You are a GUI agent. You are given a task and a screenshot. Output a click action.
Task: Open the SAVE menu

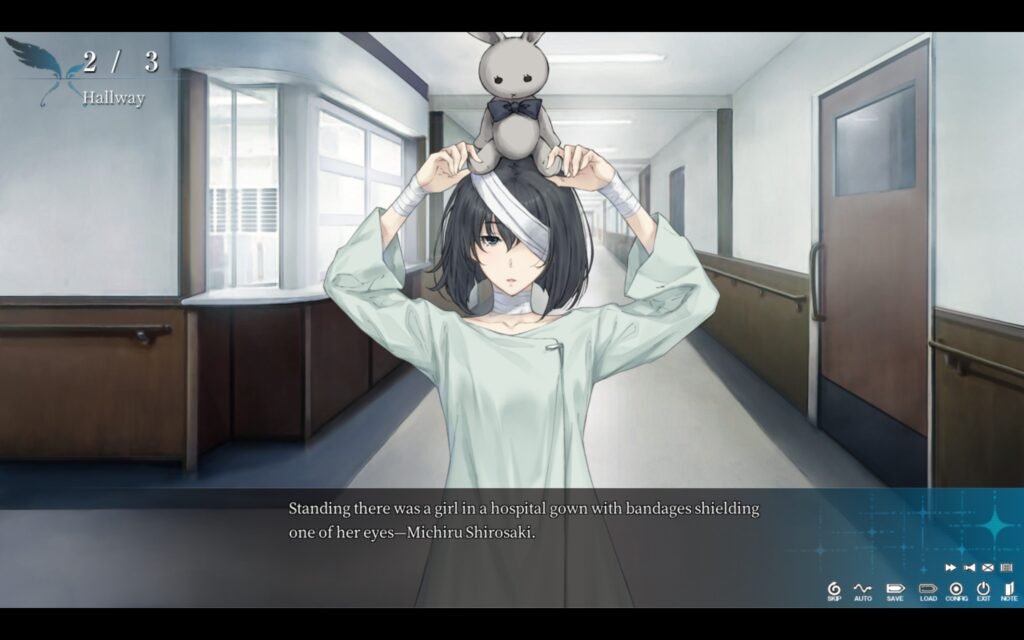pos(895,590)
